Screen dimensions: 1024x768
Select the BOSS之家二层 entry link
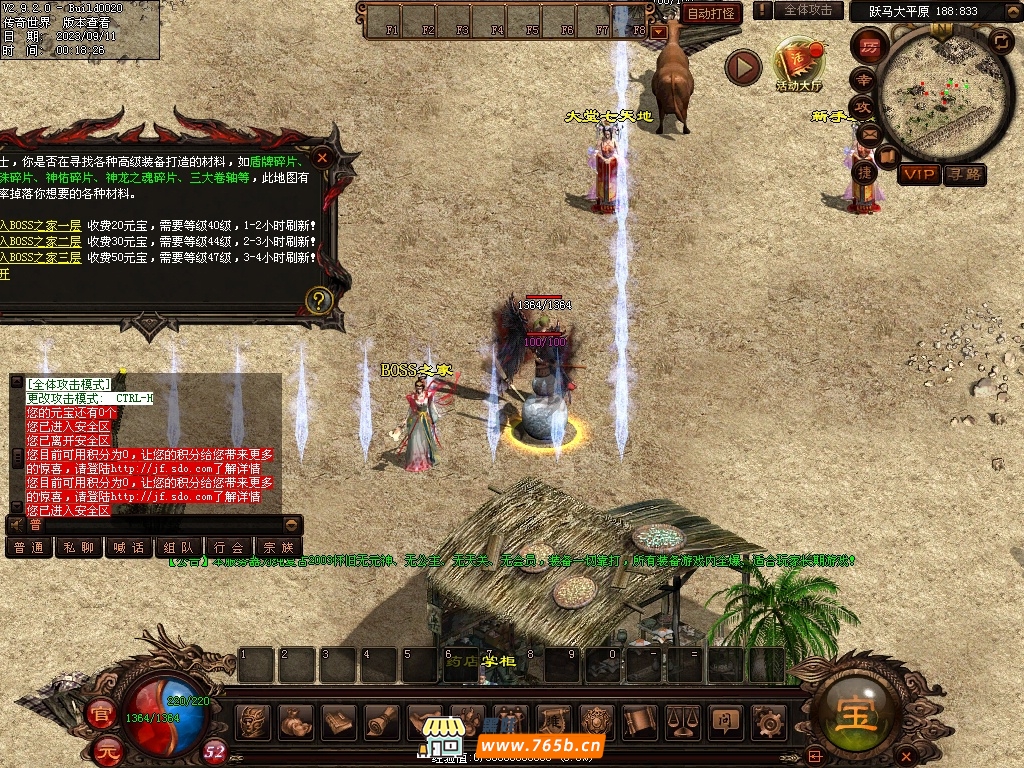tap(42, 242)
